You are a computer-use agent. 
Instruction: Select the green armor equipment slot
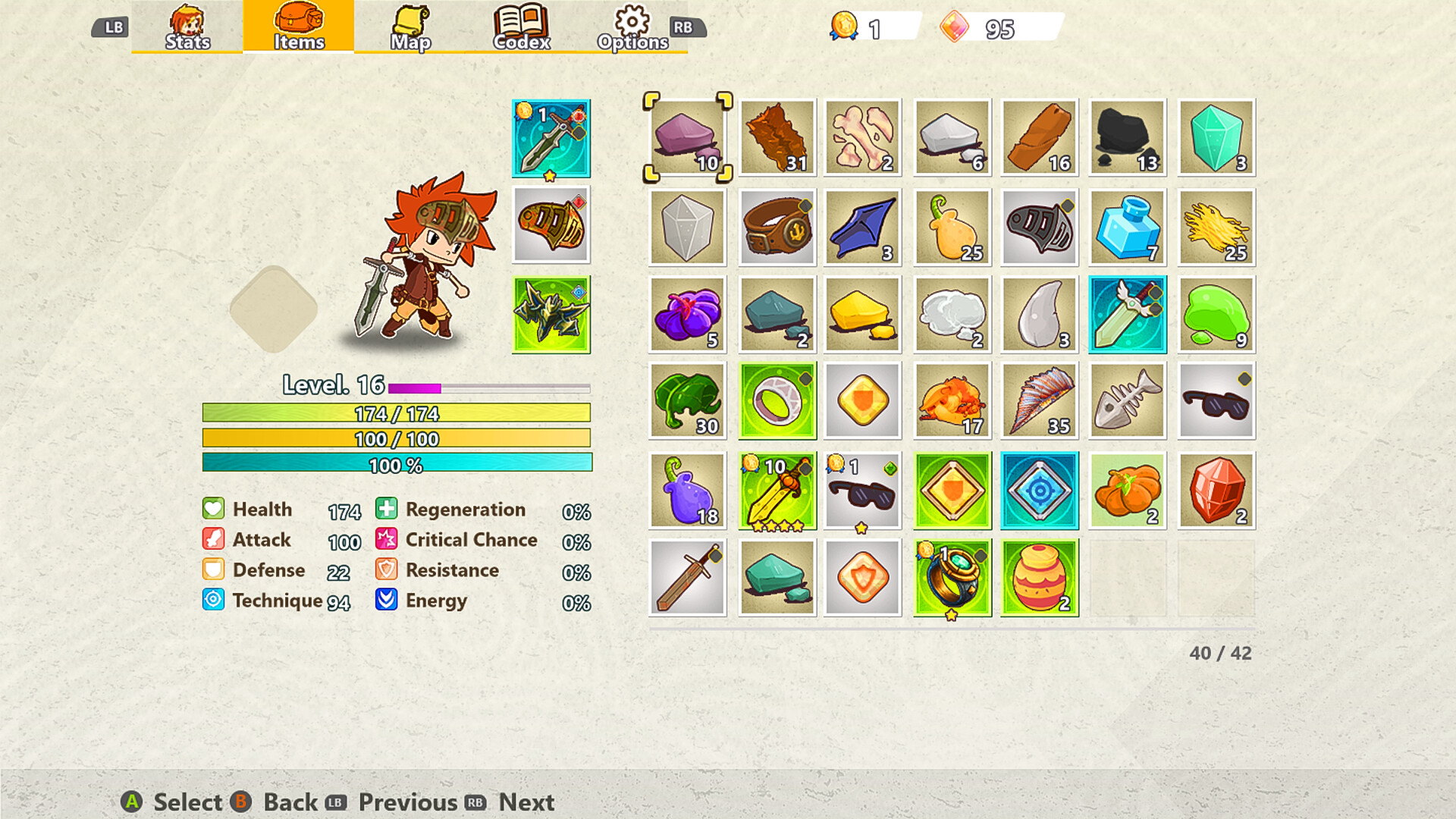click(551, 313)
